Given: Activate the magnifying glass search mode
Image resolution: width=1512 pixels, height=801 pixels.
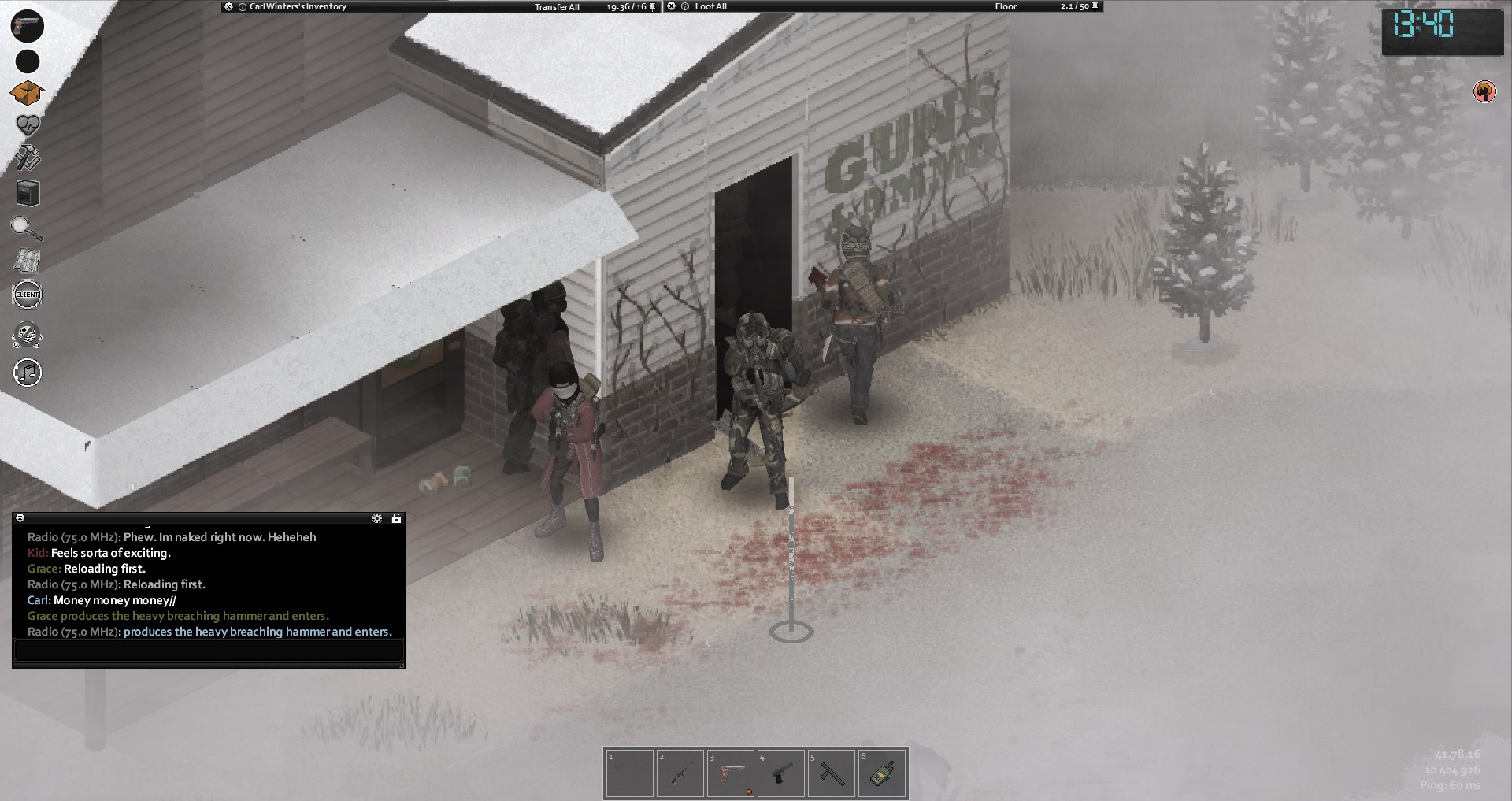Looking at the screenshot, I should [27, 228].
